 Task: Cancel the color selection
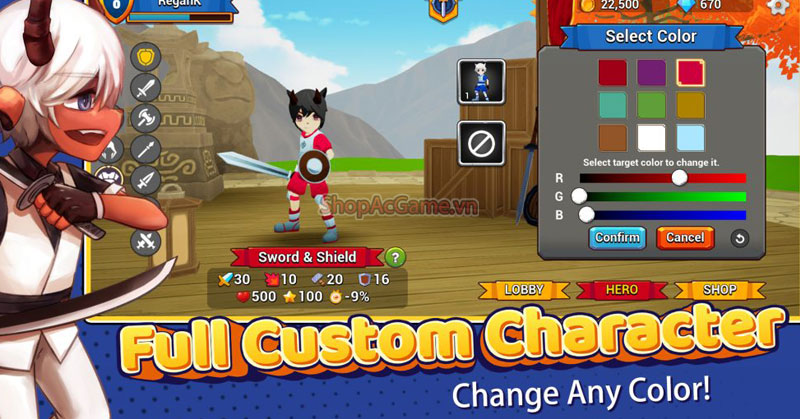tap(685, 238)
